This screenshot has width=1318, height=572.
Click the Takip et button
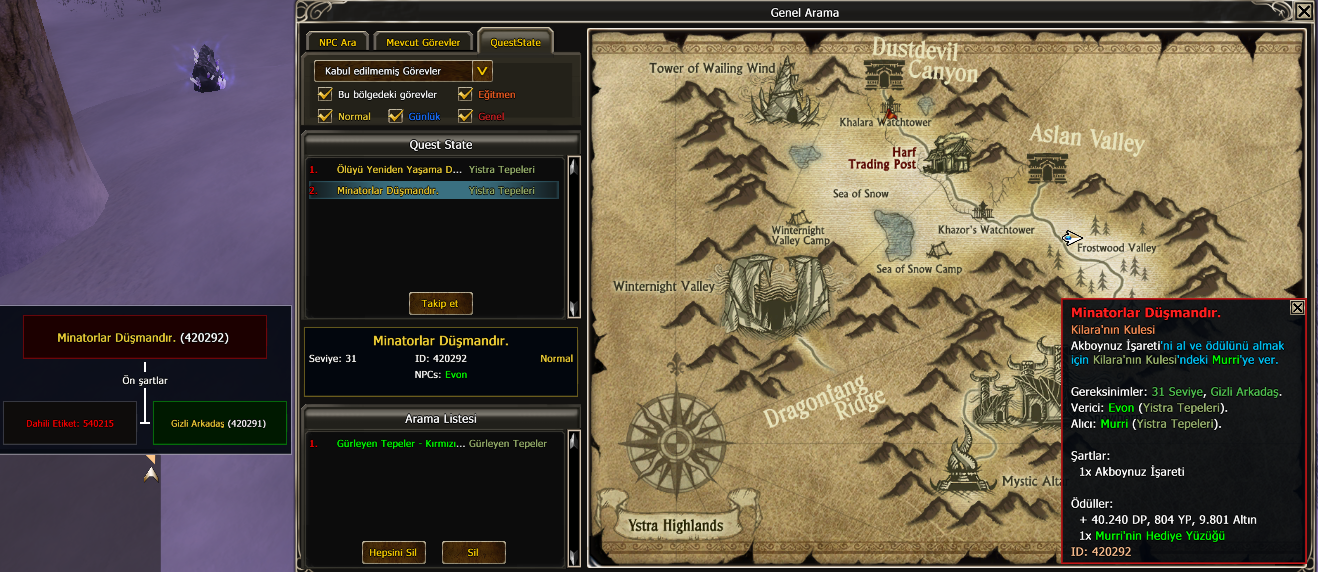(x=440, y=303)
